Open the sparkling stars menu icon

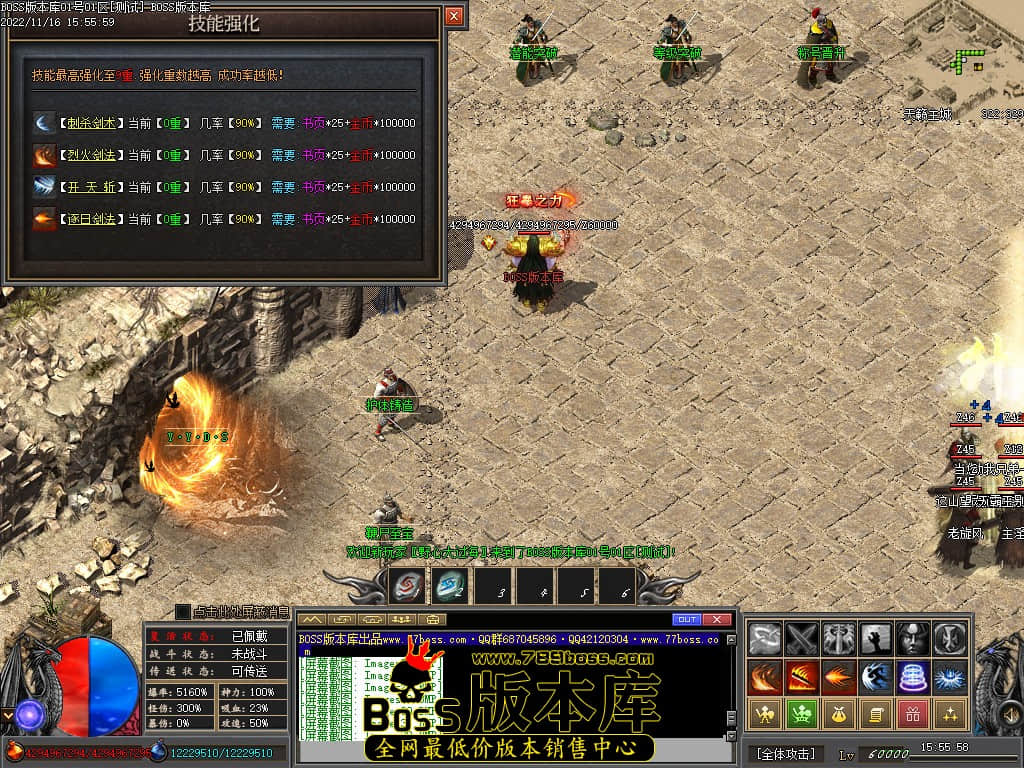click(948, 713)
